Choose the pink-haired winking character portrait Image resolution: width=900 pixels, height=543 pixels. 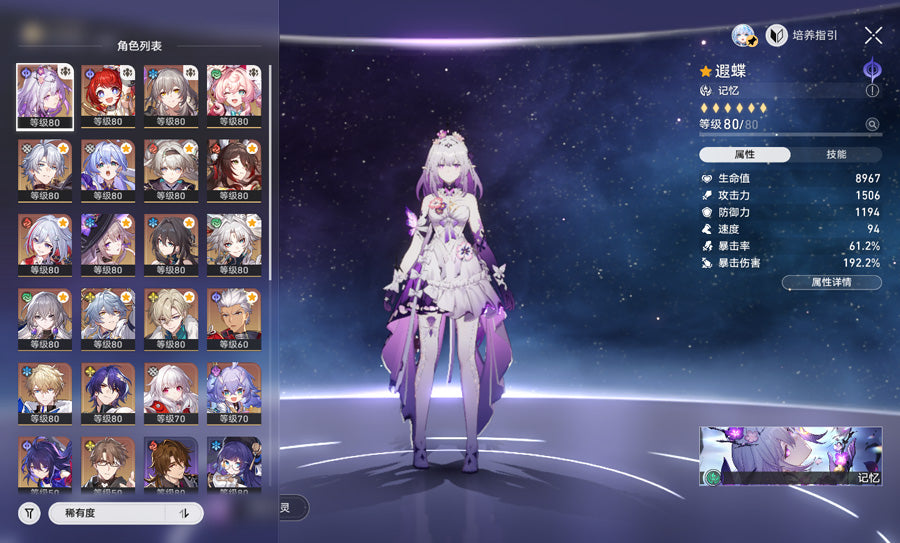tap(233, 97)
